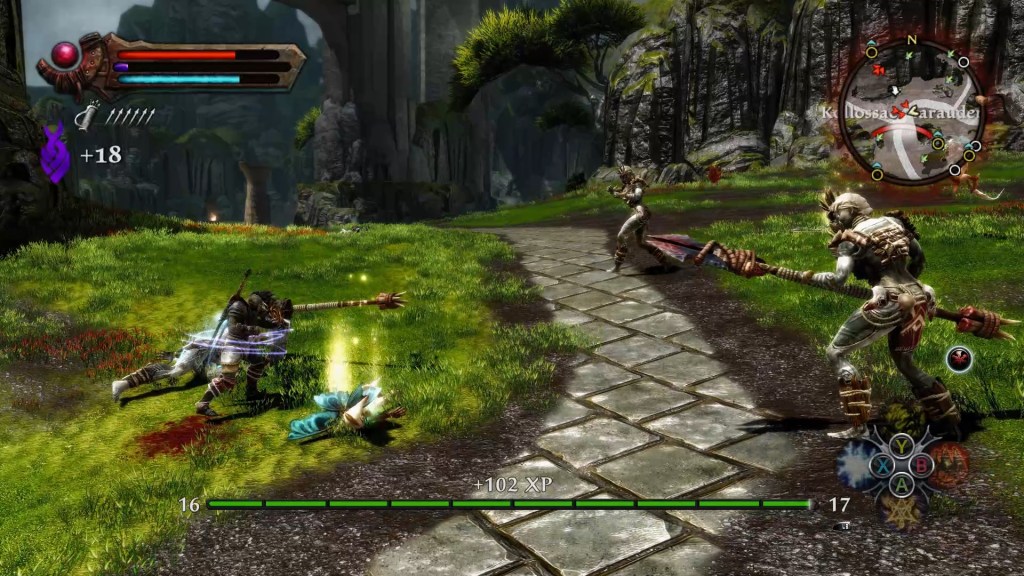The width and height of the screenshot is (1024, 576).
Task: Select the red status icon above ability wheel
Action: pos(960,359)
